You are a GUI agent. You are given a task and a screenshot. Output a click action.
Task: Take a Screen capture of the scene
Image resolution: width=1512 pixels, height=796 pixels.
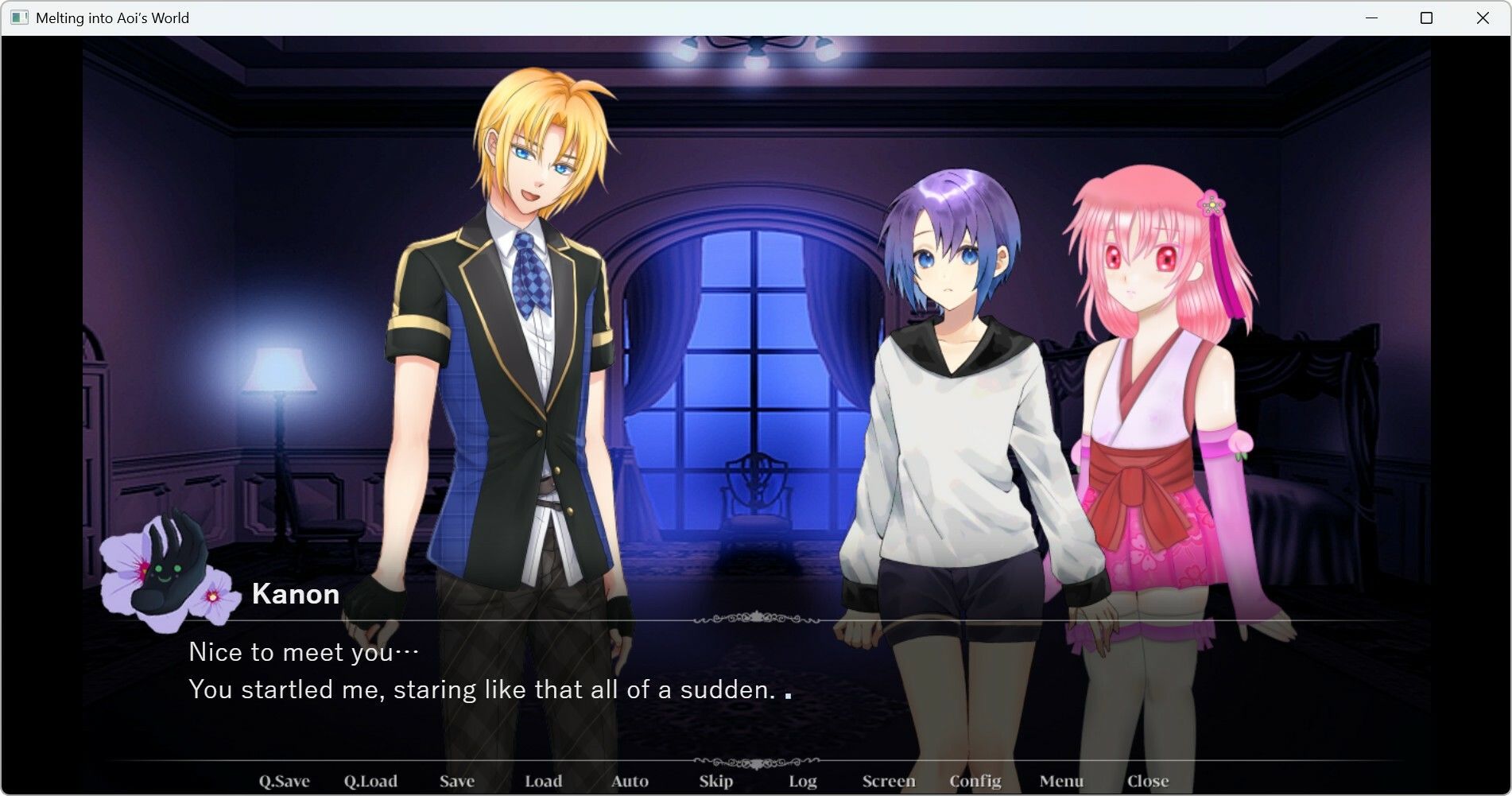pos(888,780)
